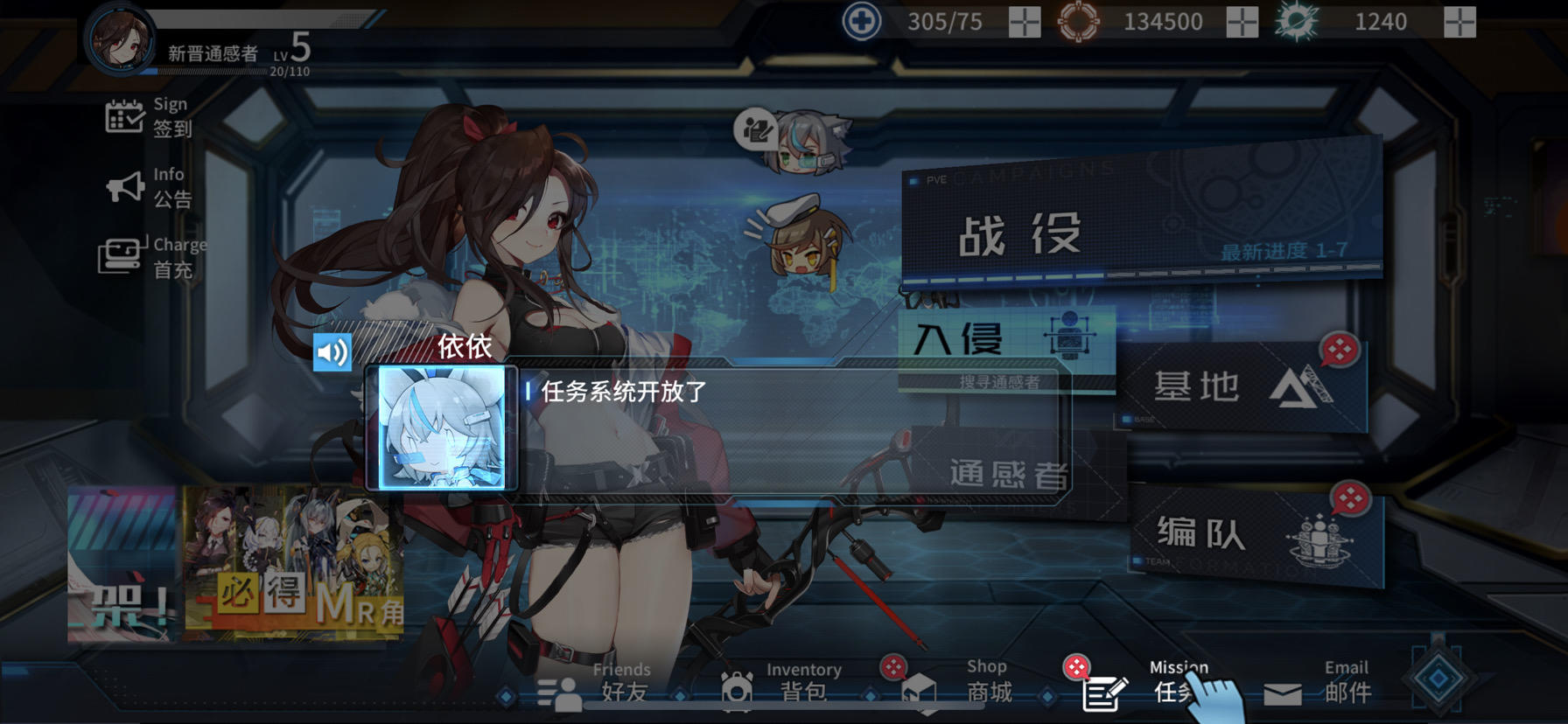Buy gems with plus beside 1240
The image size is (1568, 724).
click(1459, 23)
